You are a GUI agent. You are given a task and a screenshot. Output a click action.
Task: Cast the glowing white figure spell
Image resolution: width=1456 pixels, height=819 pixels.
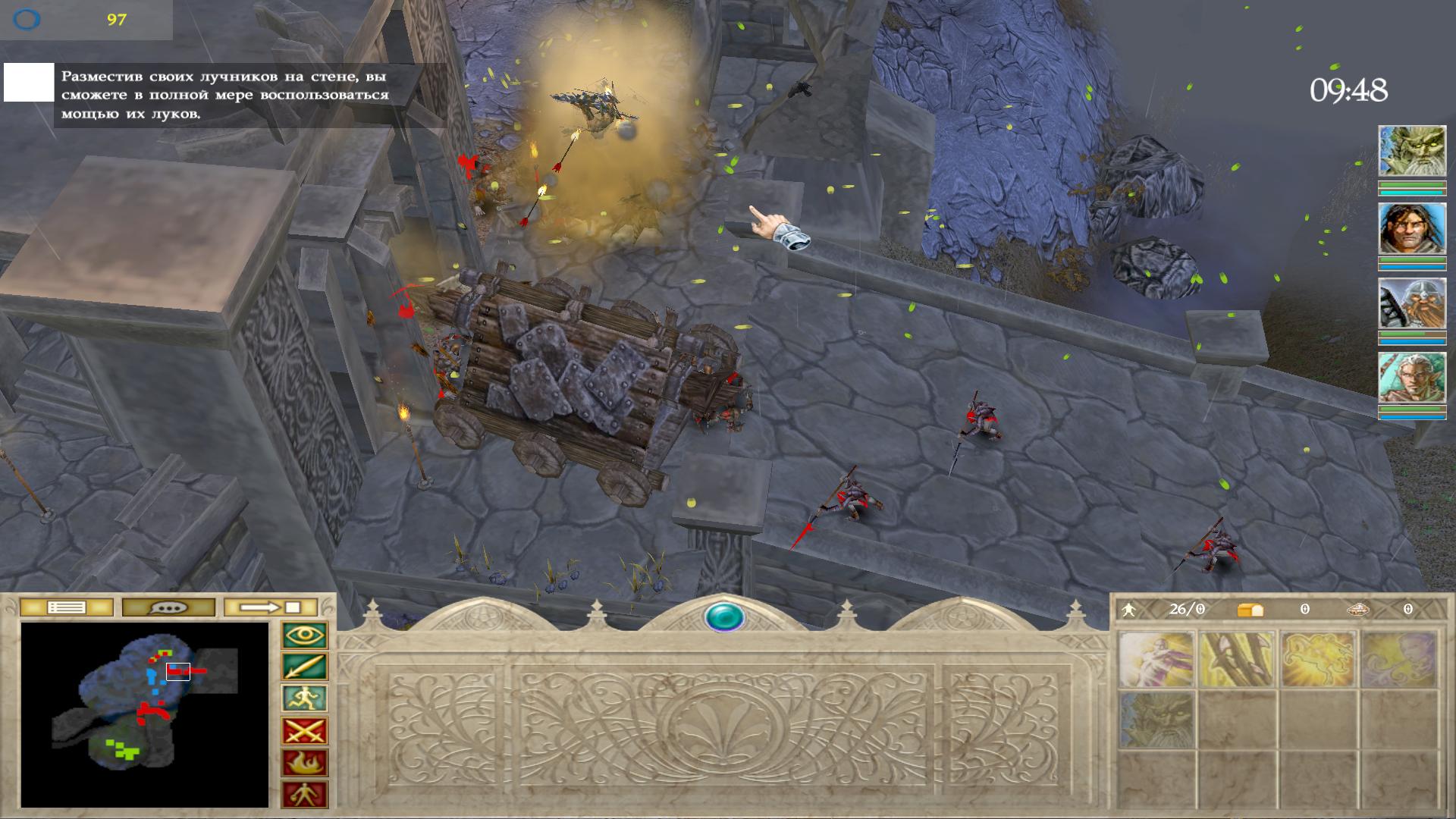coord(1156,659)
